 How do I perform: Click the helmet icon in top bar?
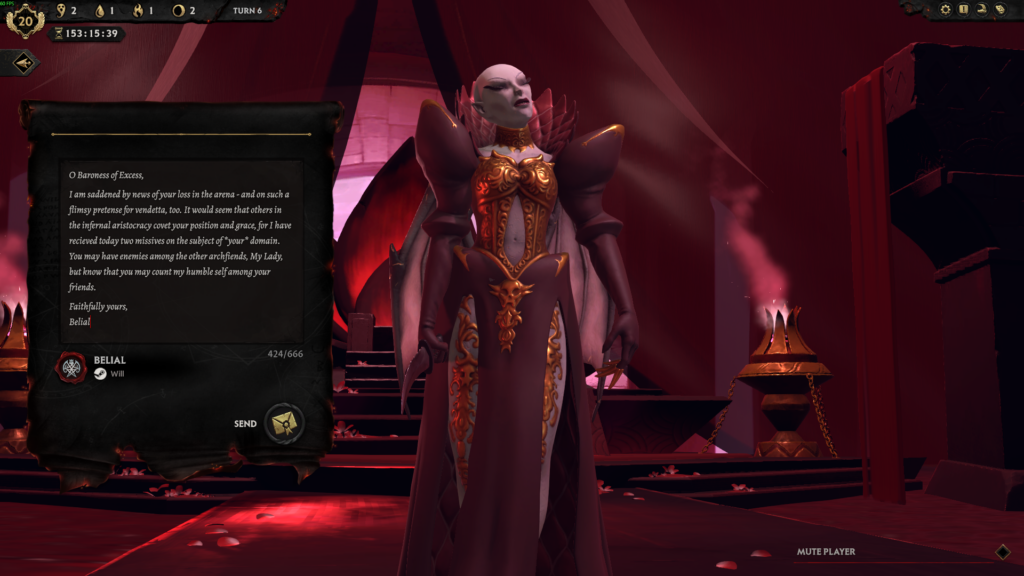982,9
